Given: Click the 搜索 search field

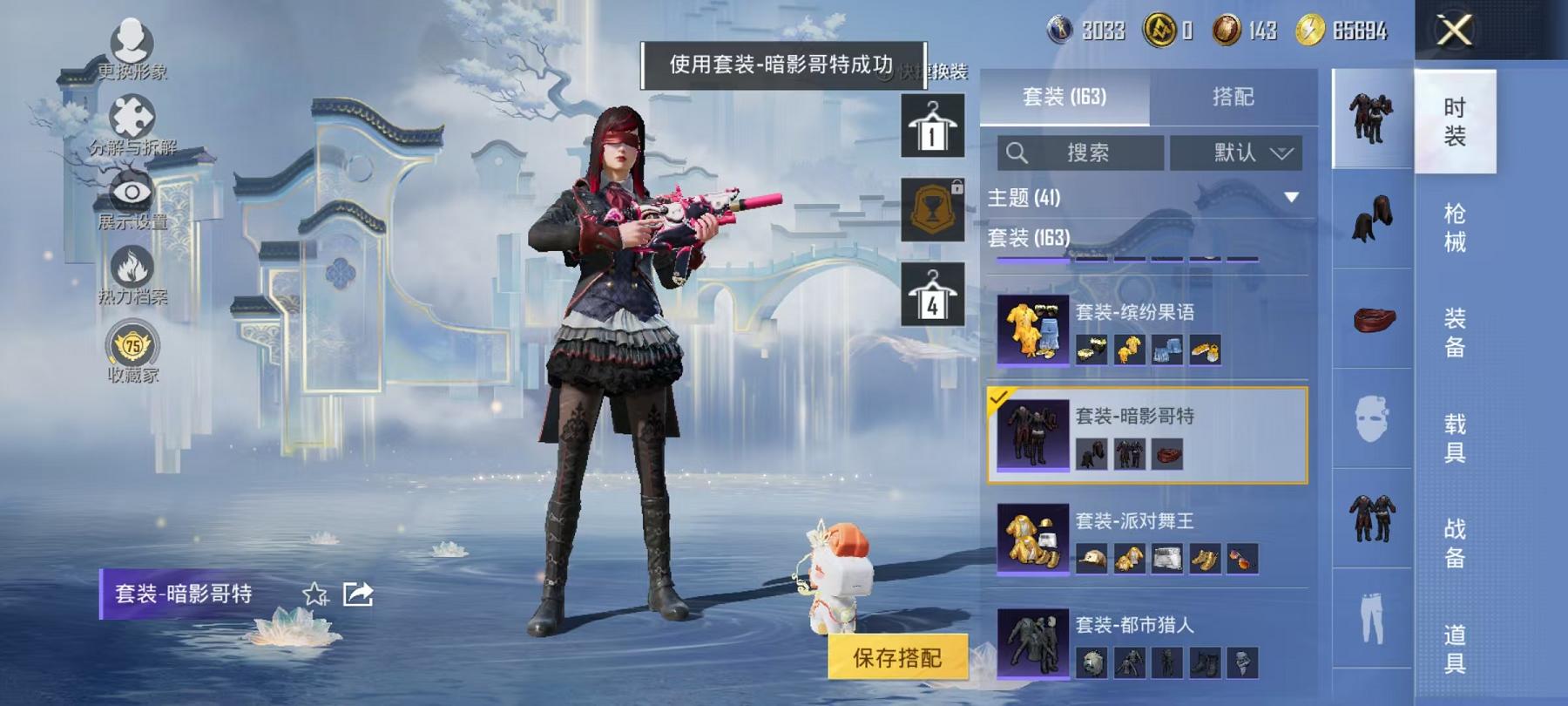Looking at the screenshot, I should [x=1080, y=152].
